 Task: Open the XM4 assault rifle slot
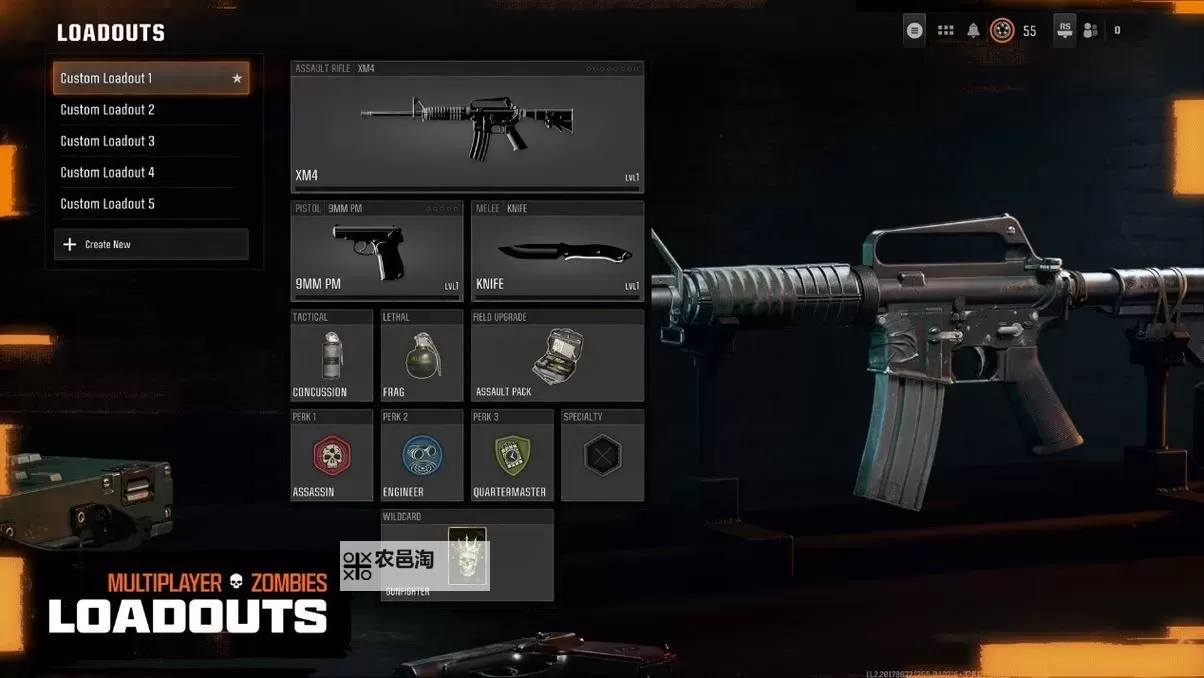click(x=467, y=127)
